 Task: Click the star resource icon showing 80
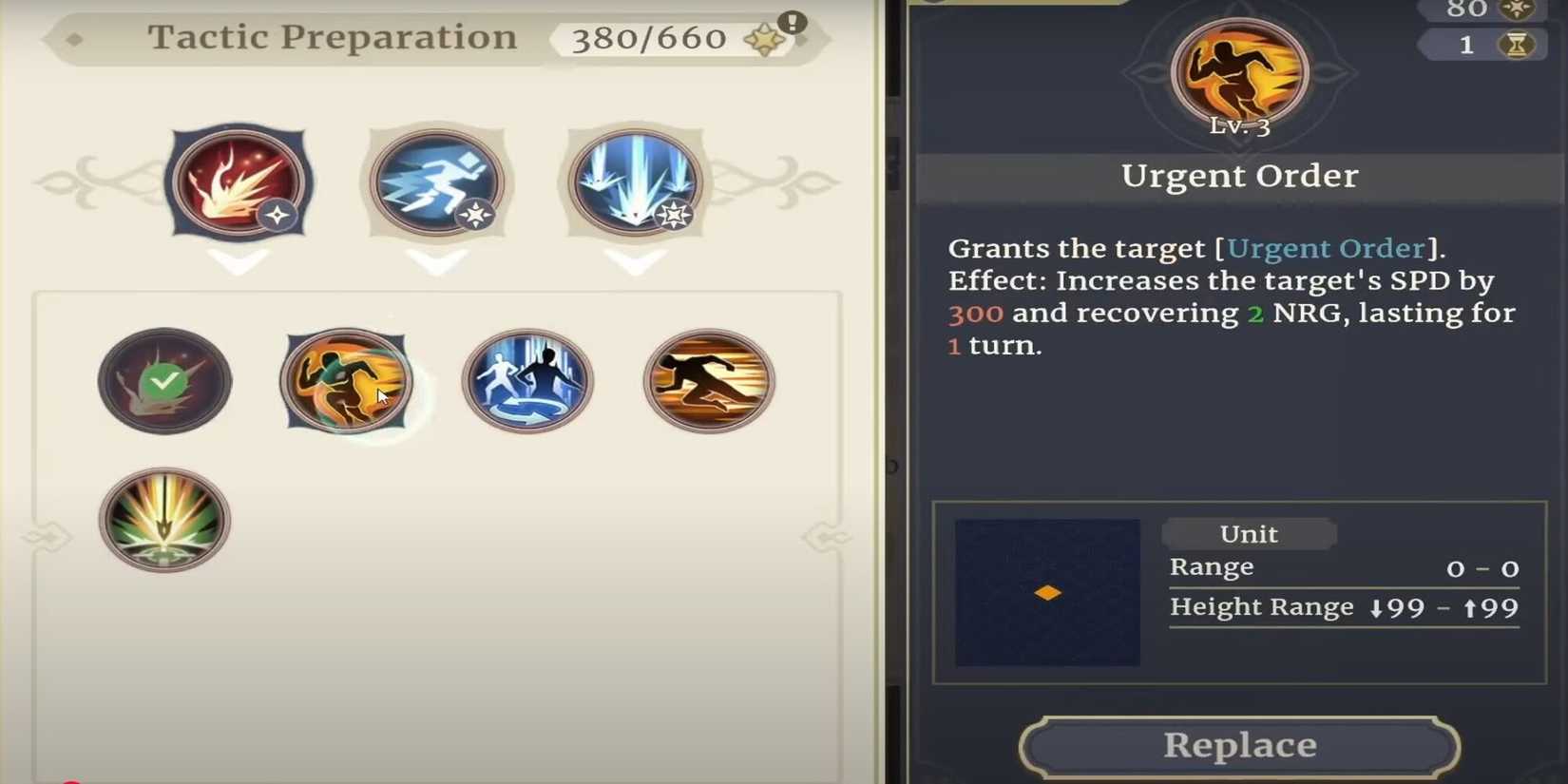tap(1515, 9)
